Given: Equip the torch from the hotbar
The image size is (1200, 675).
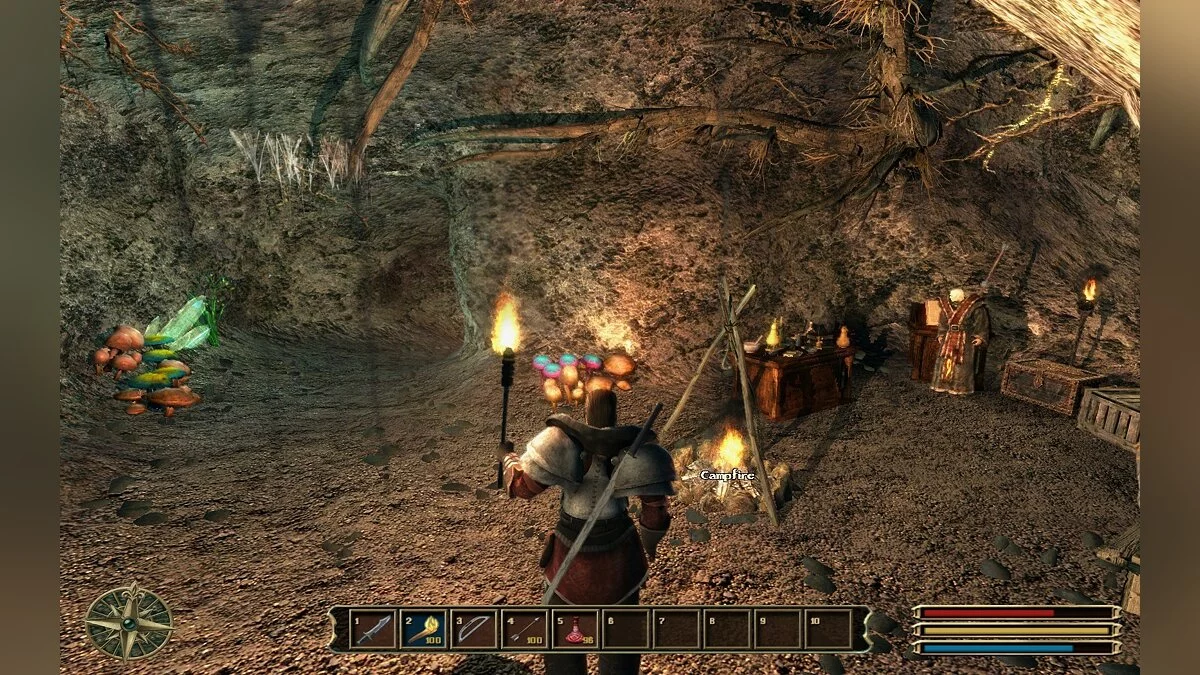Looking at the screenshot, I should coord(423,630).
